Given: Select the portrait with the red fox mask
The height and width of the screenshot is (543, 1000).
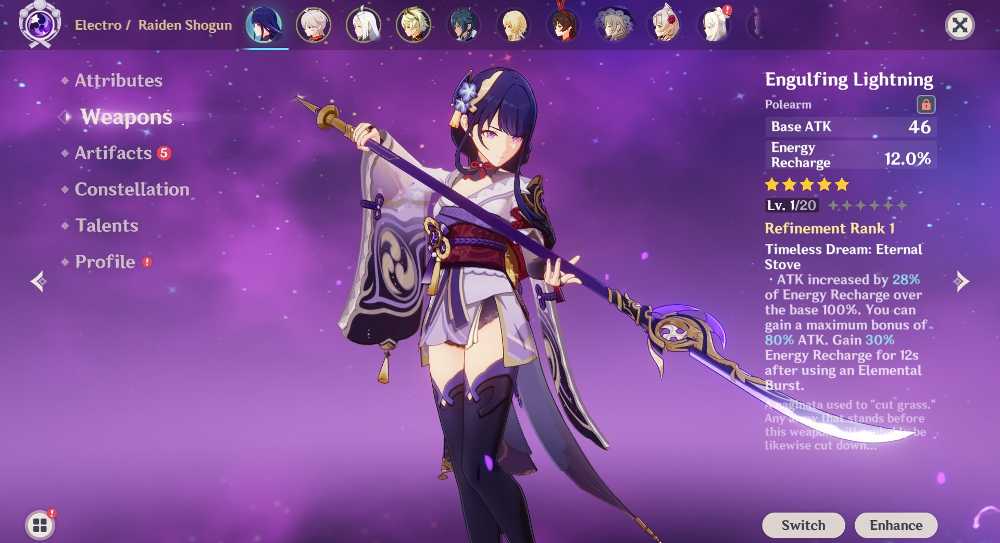Looking at the screenshot, I should point(665,25).
